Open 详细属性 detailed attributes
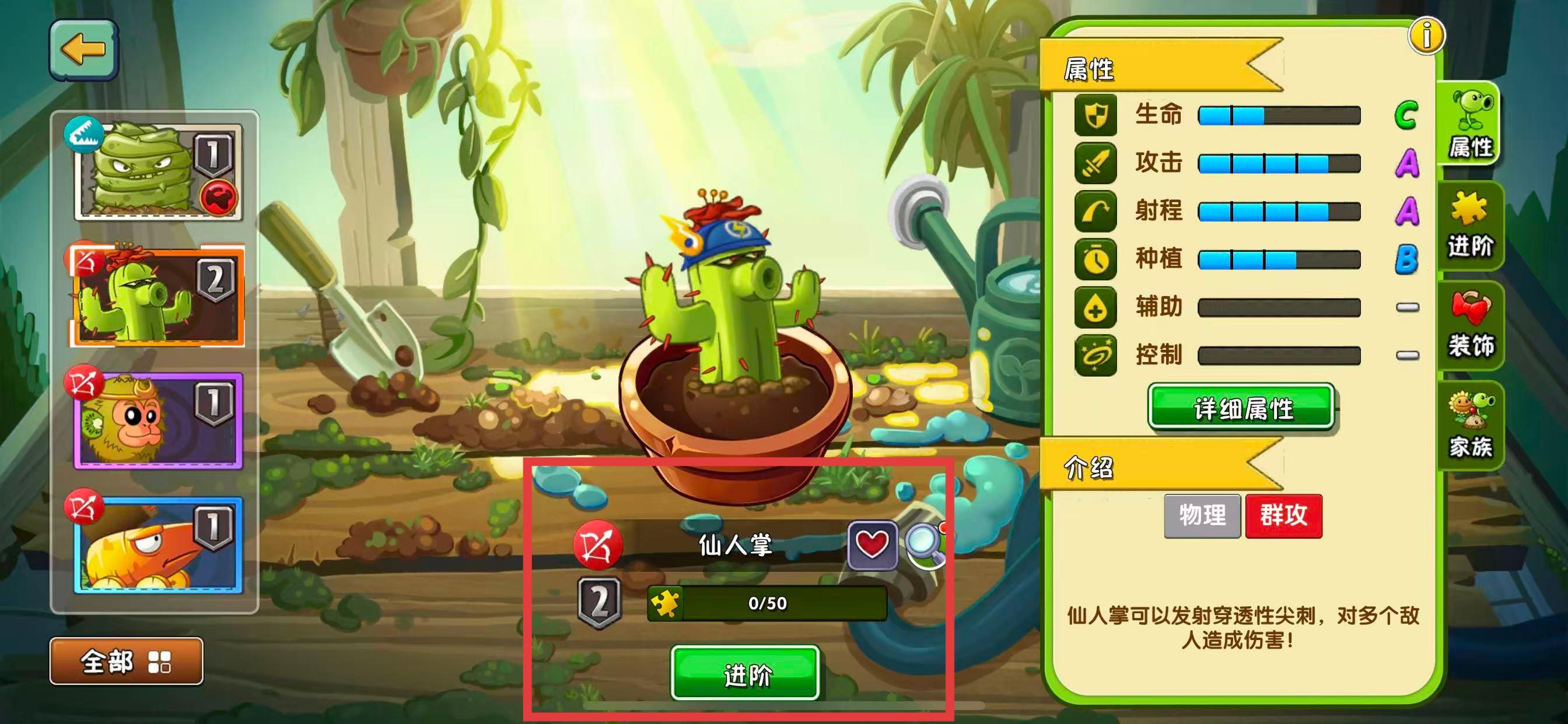1568x724 pixels. point(1241,407)
